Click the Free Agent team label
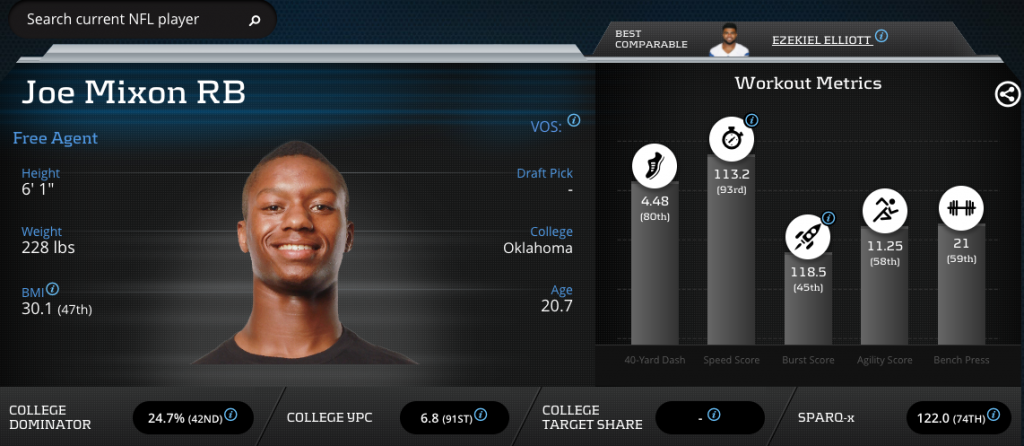Image resolution: width=1024 pixels, height=446 pixels. [55, 138]
